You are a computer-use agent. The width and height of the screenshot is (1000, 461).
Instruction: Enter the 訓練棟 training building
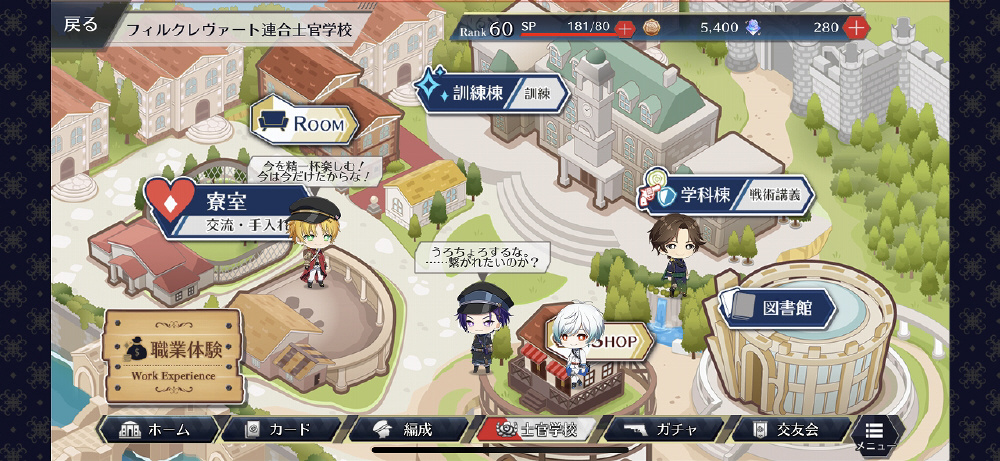(493, 93)
